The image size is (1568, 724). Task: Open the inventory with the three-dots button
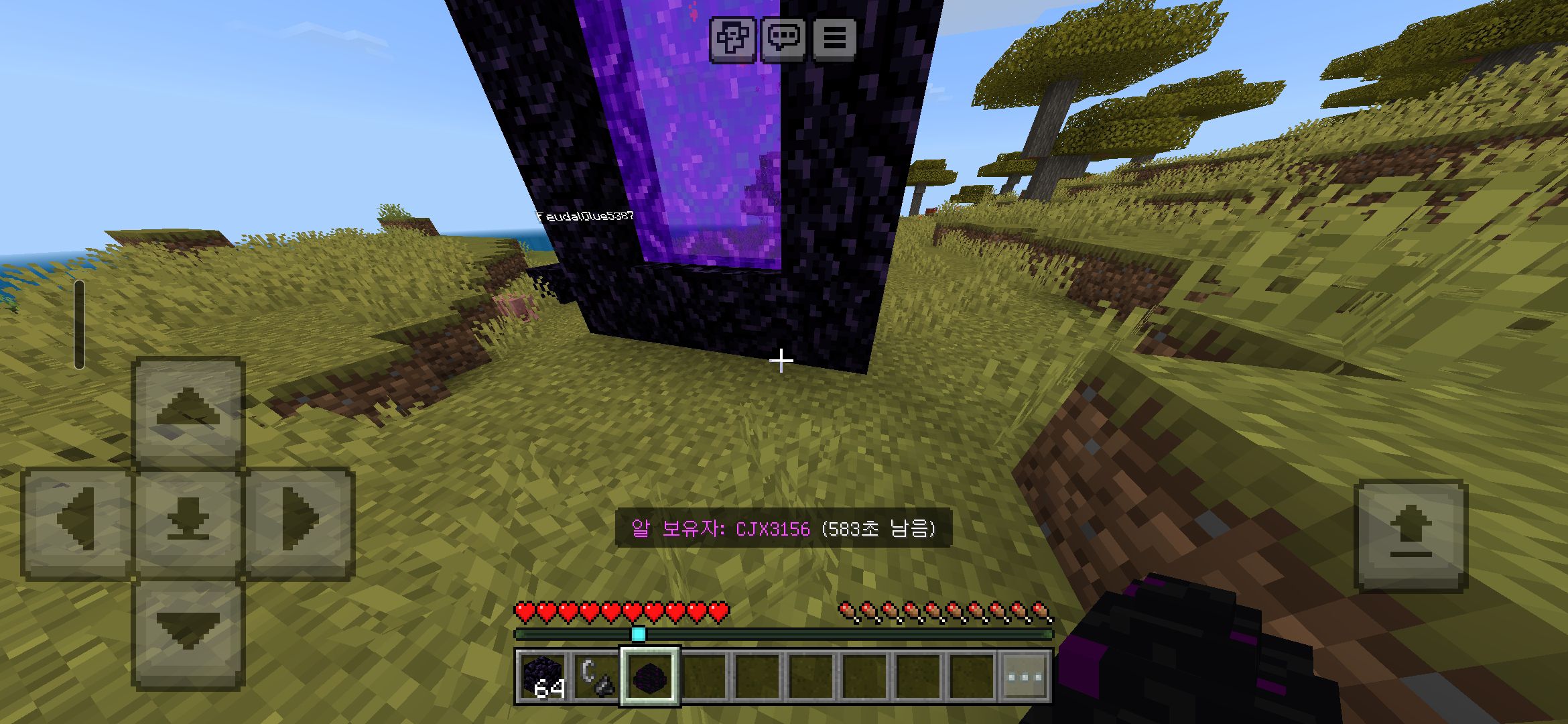(x=1025, y=676)
